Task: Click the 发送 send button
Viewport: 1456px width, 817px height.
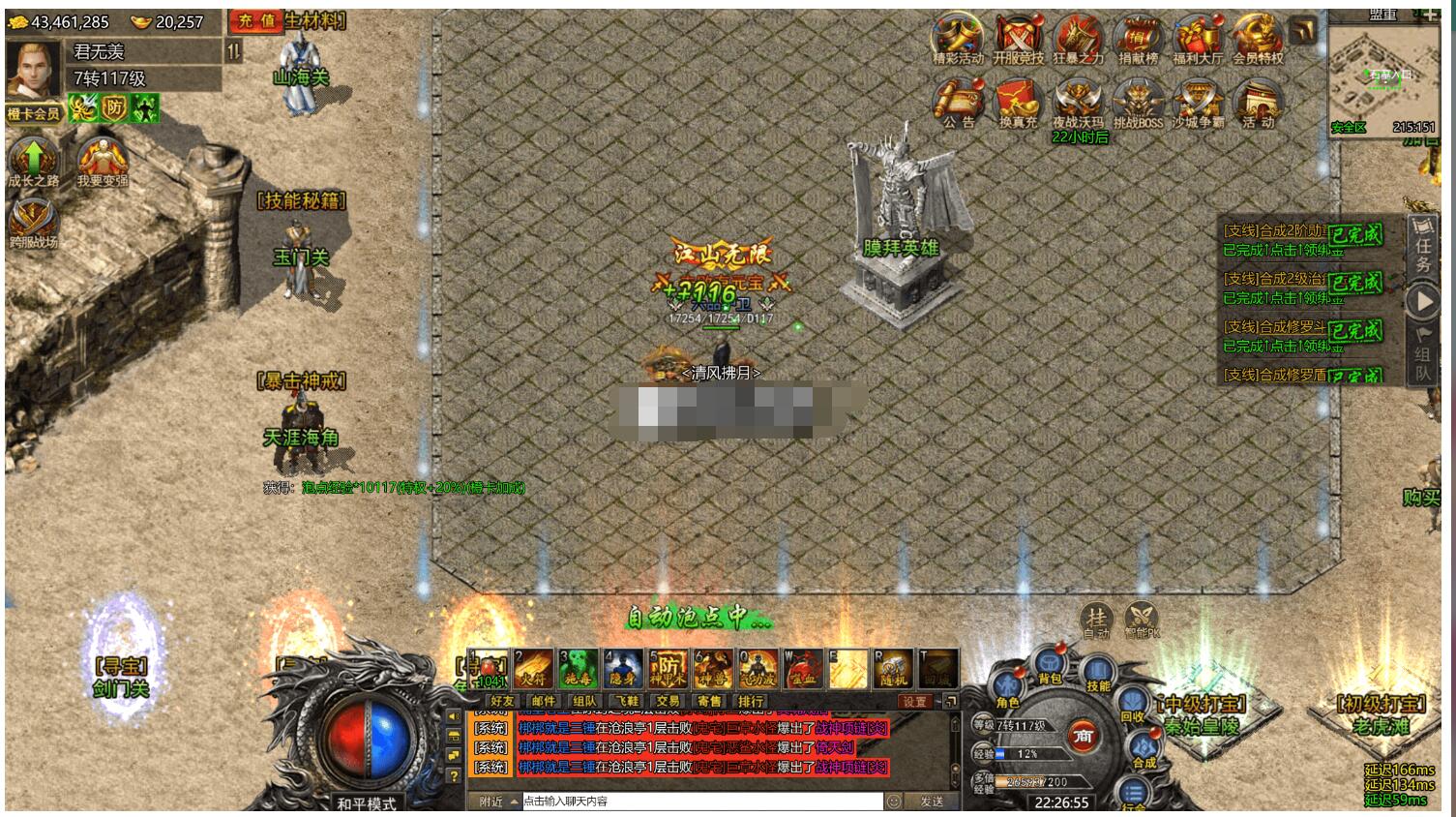Action: pos(934,800)
